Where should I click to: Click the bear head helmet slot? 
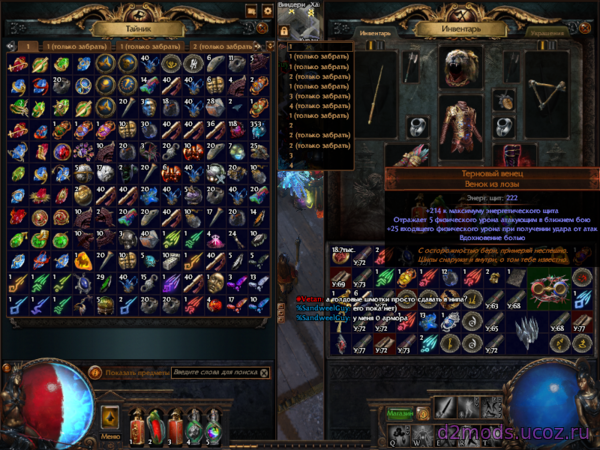point(460,67)
